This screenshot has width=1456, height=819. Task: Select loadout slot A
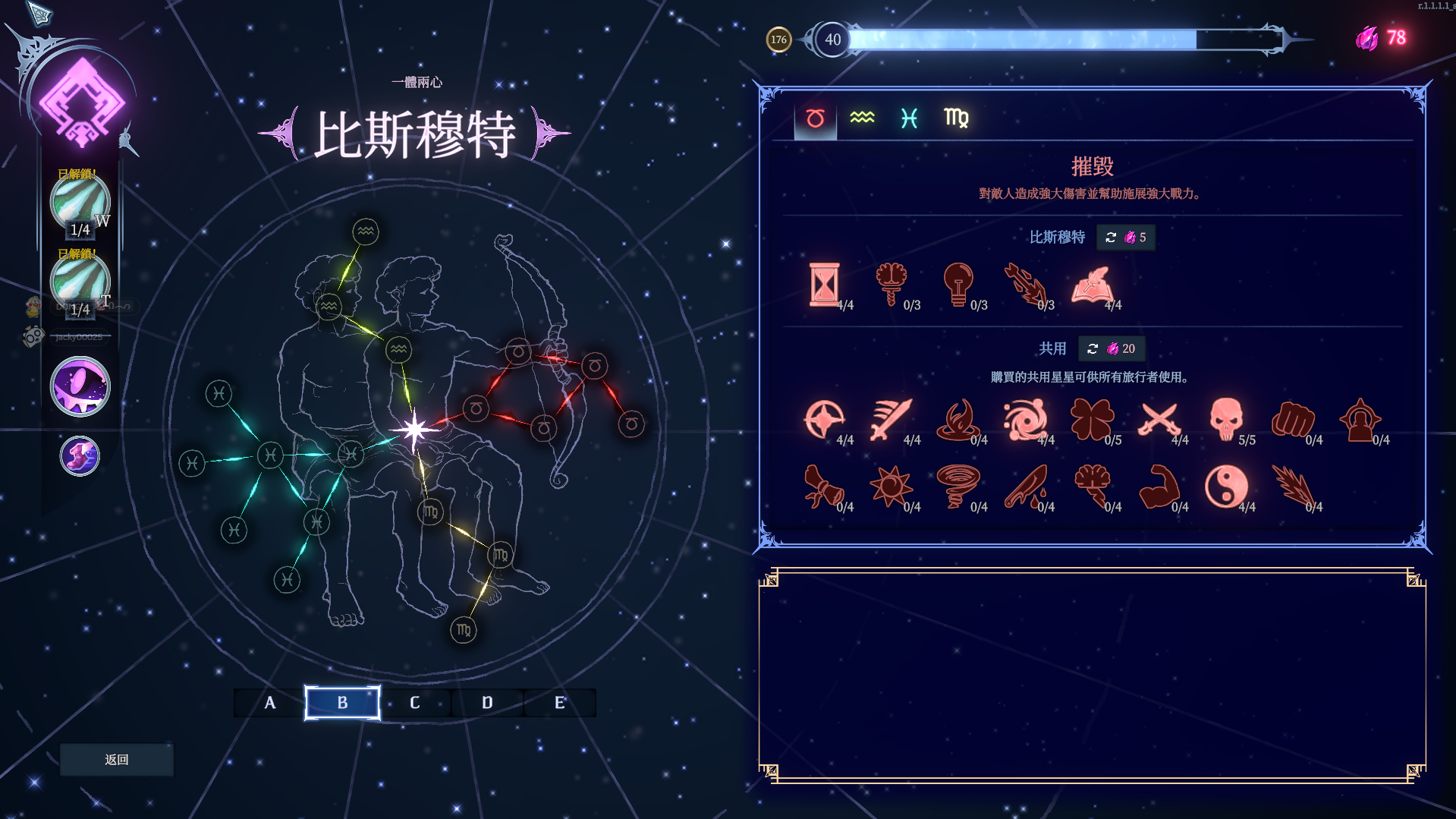coord(270,703)
